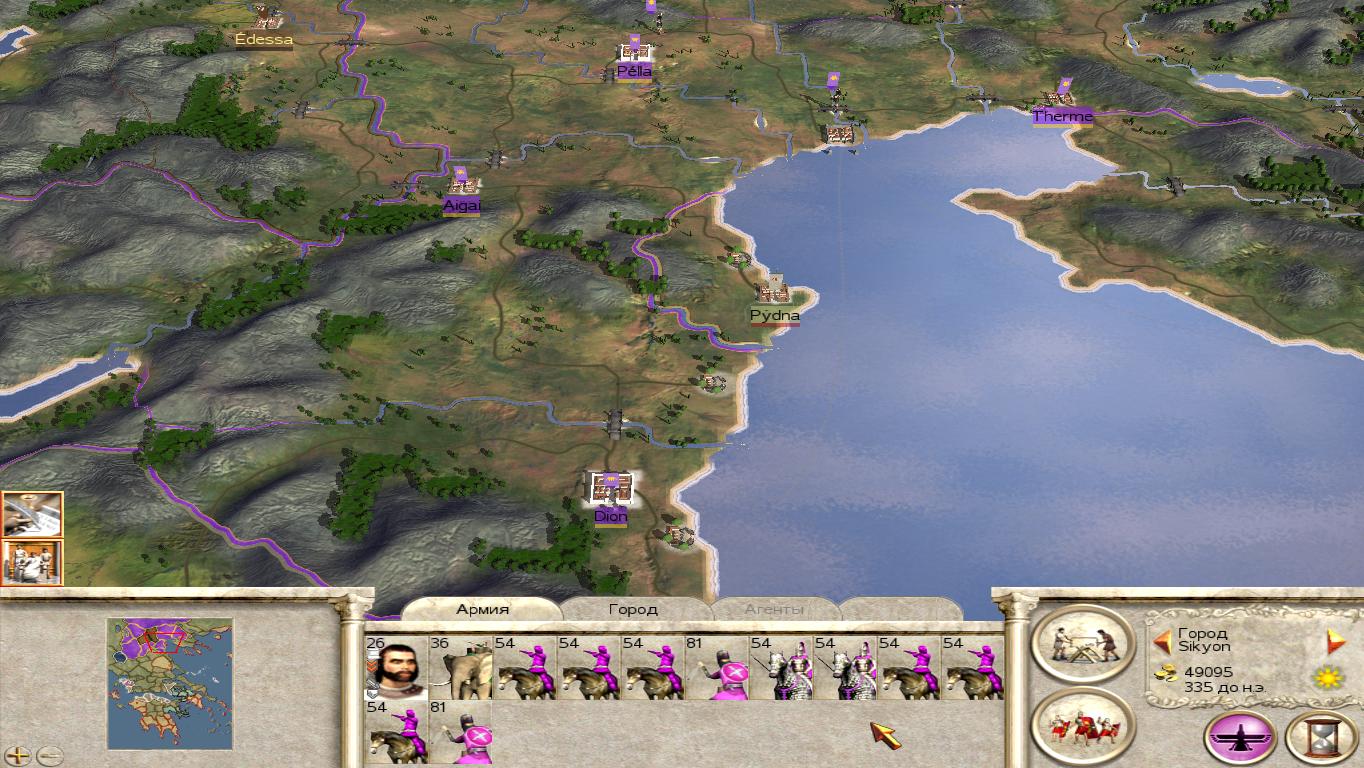Zoom in the minimap with the plus button
1364x768 pixels.
(x=19, y=756)
